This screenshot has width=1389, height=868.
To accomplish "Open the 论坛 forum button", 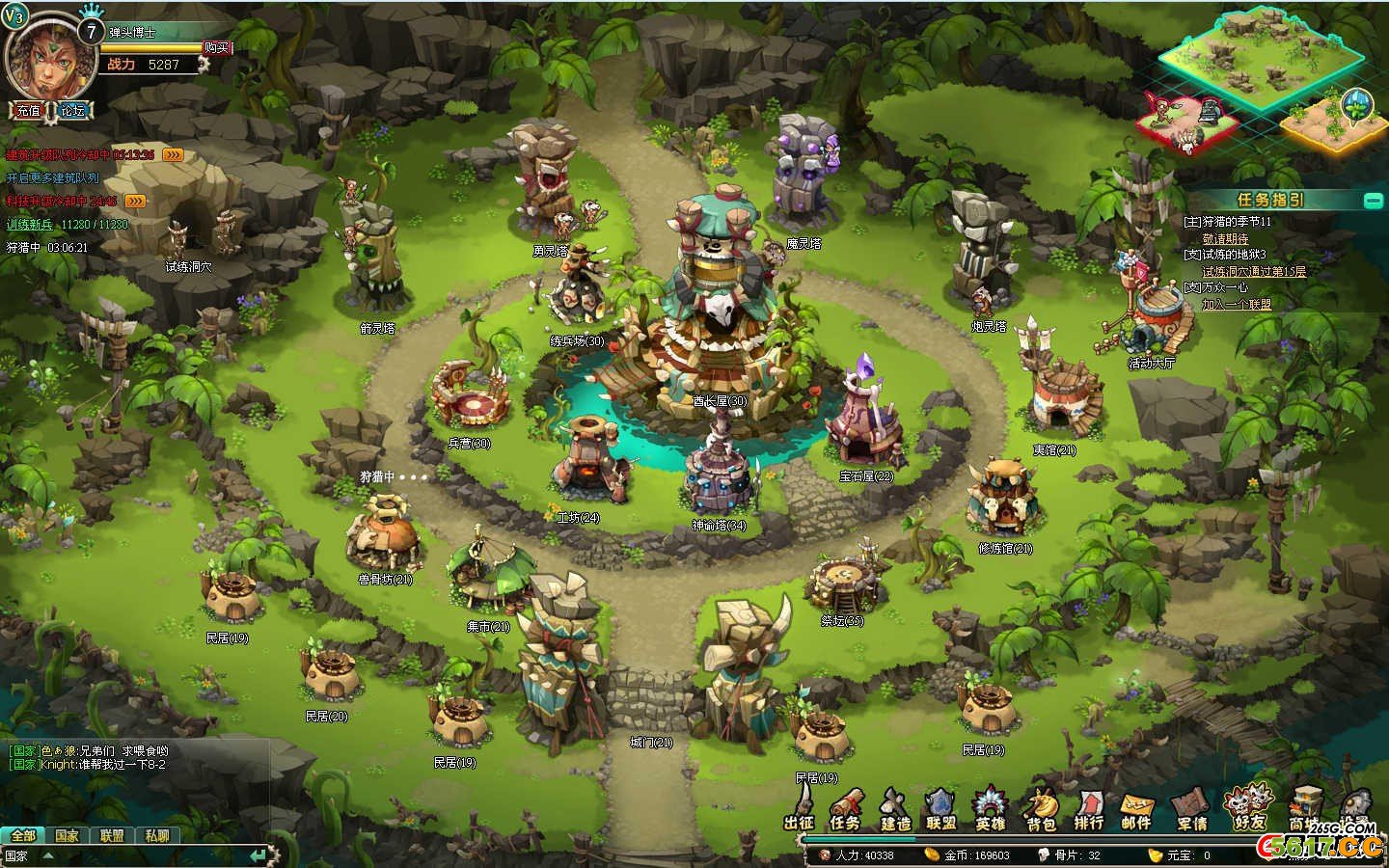I will 73,110.
